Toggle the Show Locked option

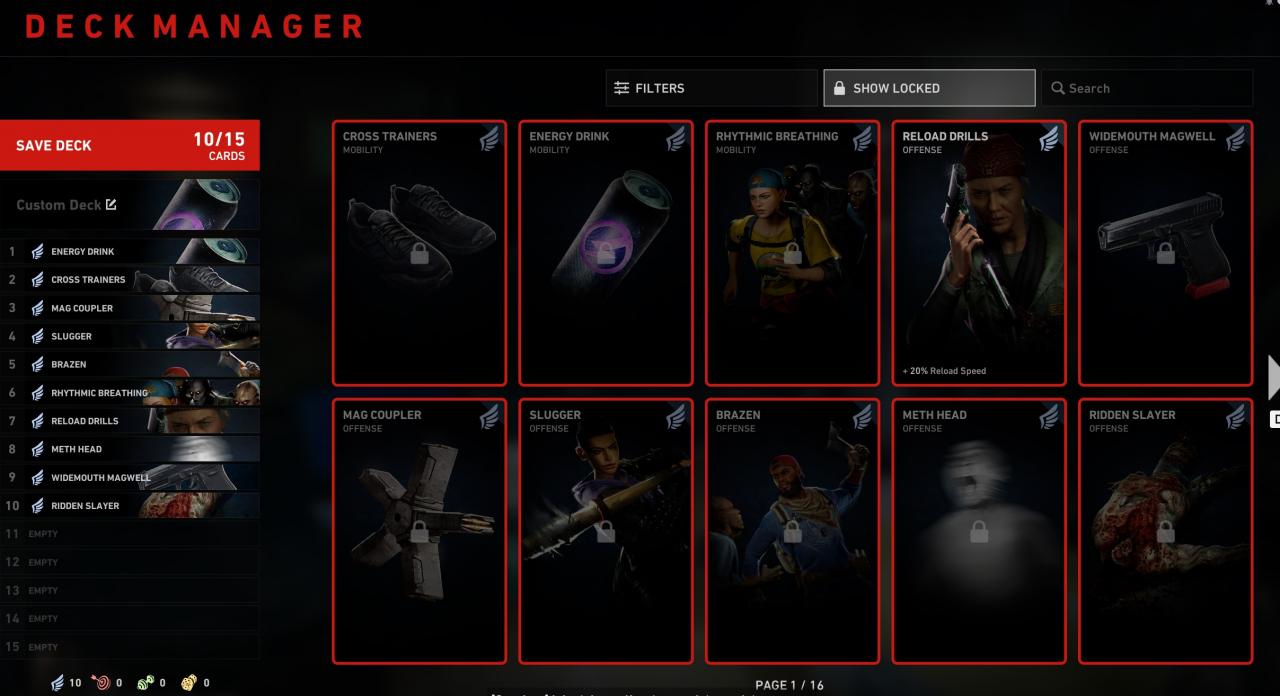pyautogui.click(x=929, y=88)
